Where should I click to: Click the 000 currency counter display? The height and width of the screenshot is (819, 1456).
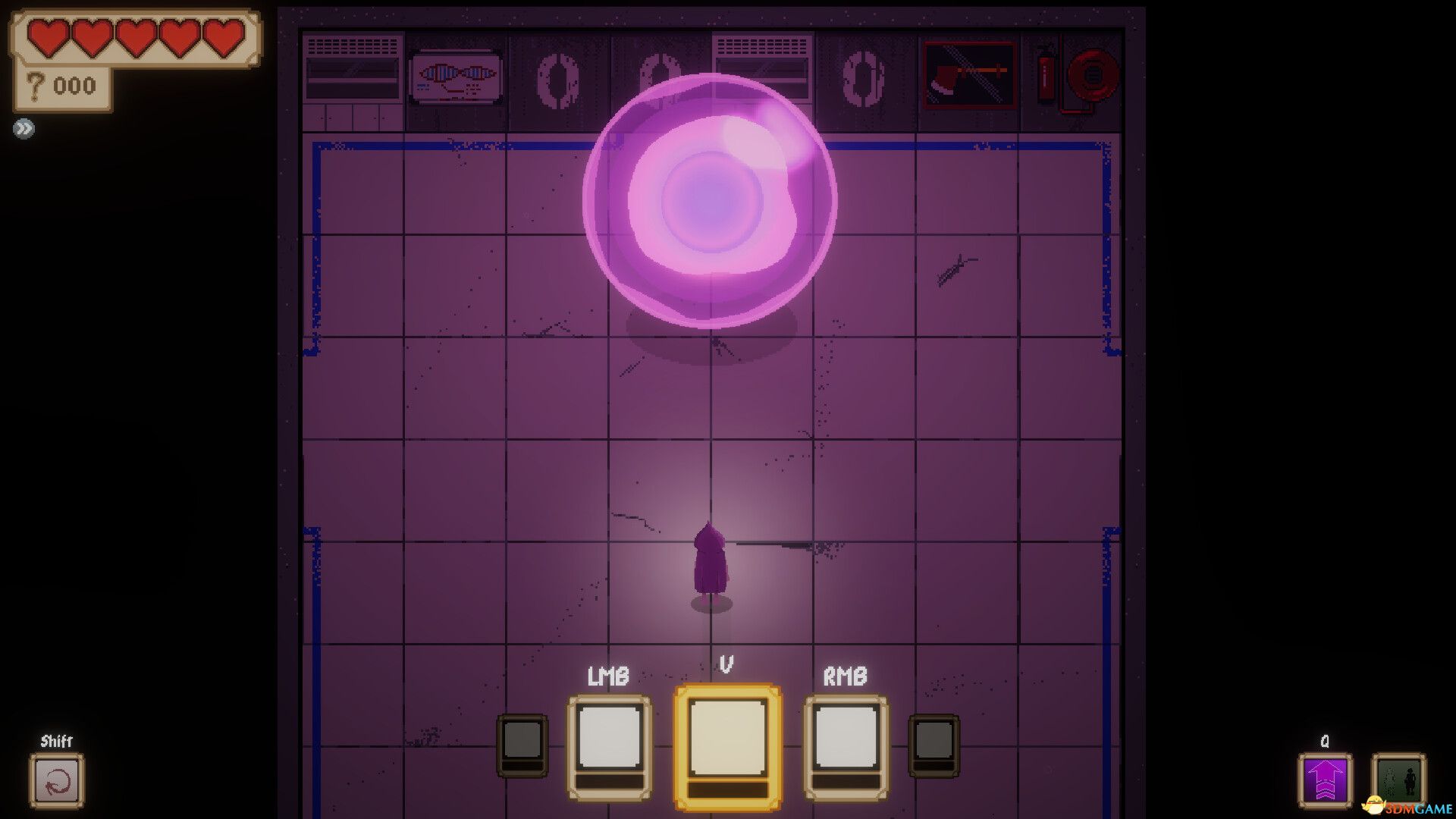(x=74, y=85)
